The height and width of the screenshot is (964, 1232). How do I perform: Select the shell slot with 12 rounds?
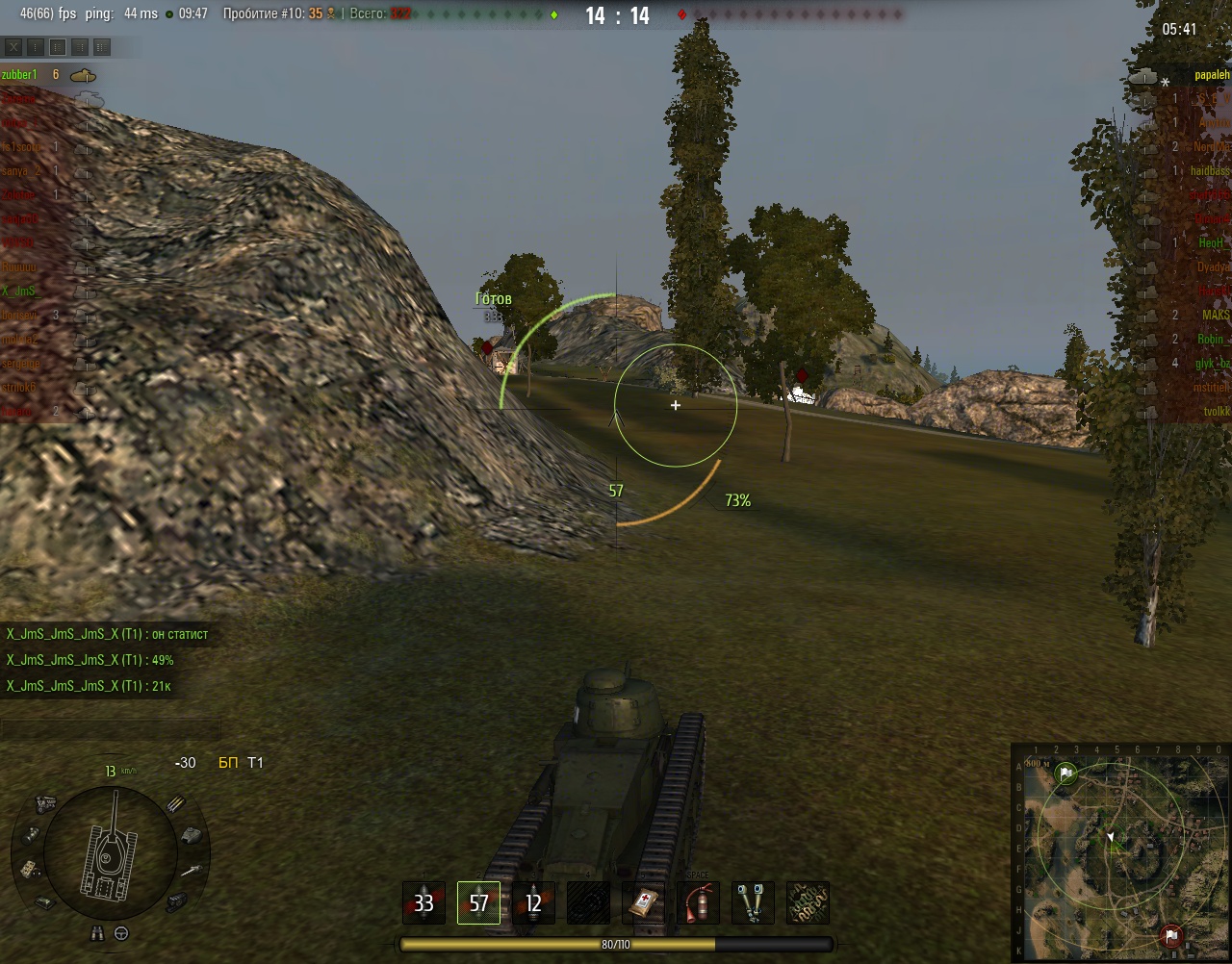click(x=533, y=903)
